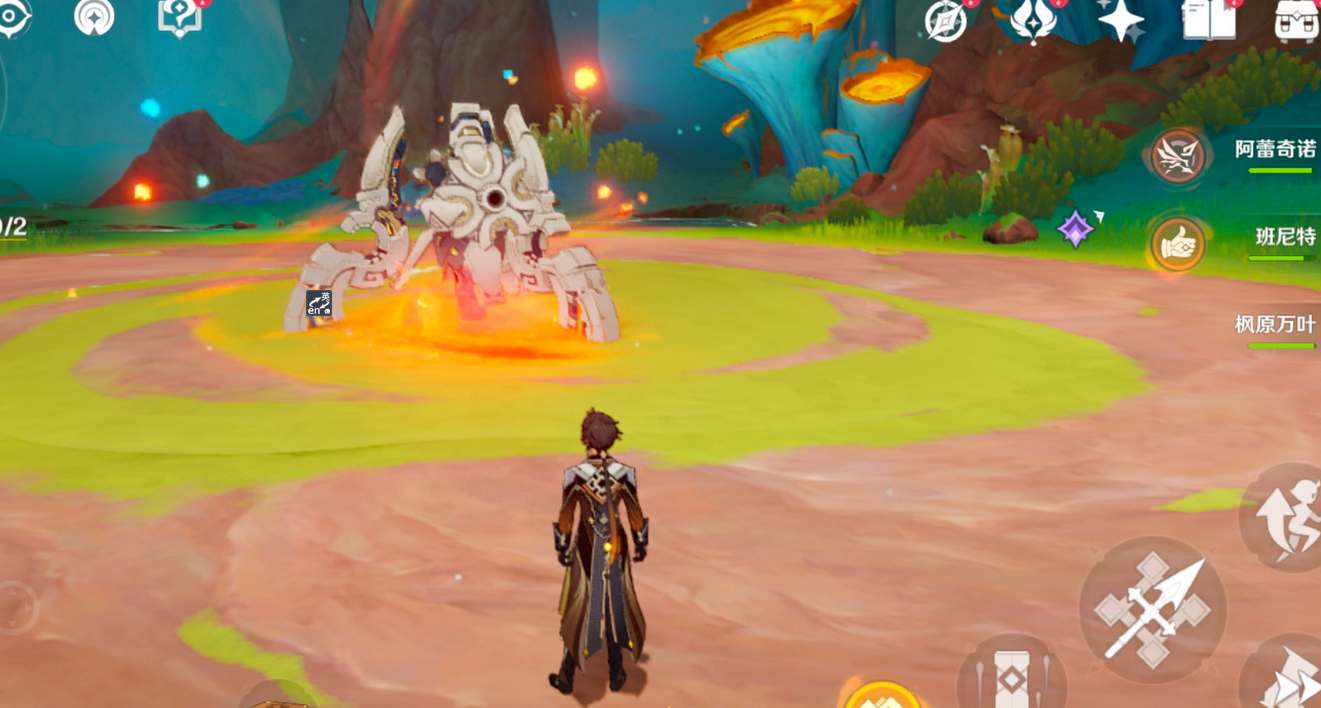Open the open-book handbook icon

coord(1208,19)
